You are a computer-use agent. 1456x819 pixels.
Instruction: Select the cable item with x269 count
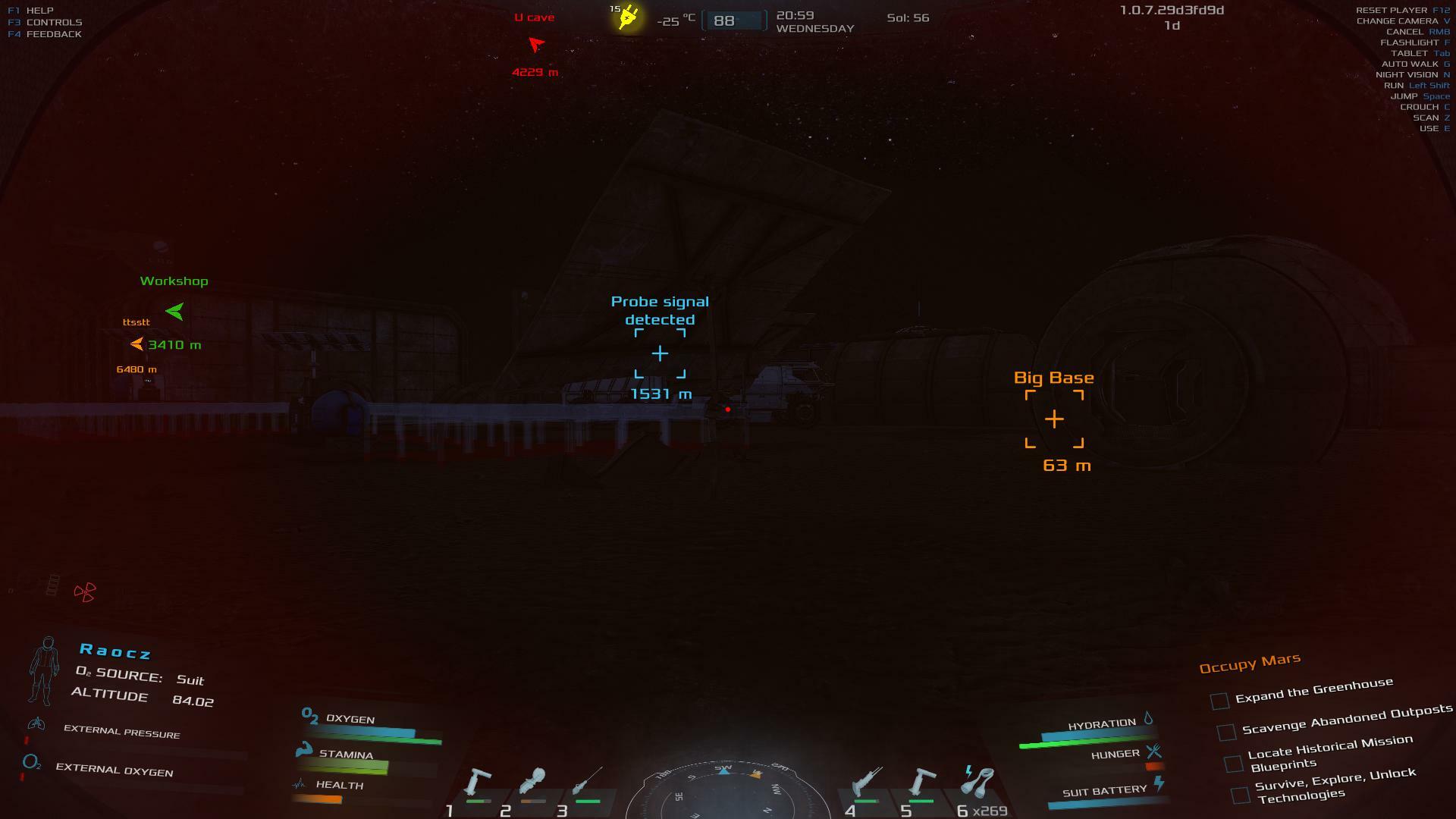tap(978, 781)
